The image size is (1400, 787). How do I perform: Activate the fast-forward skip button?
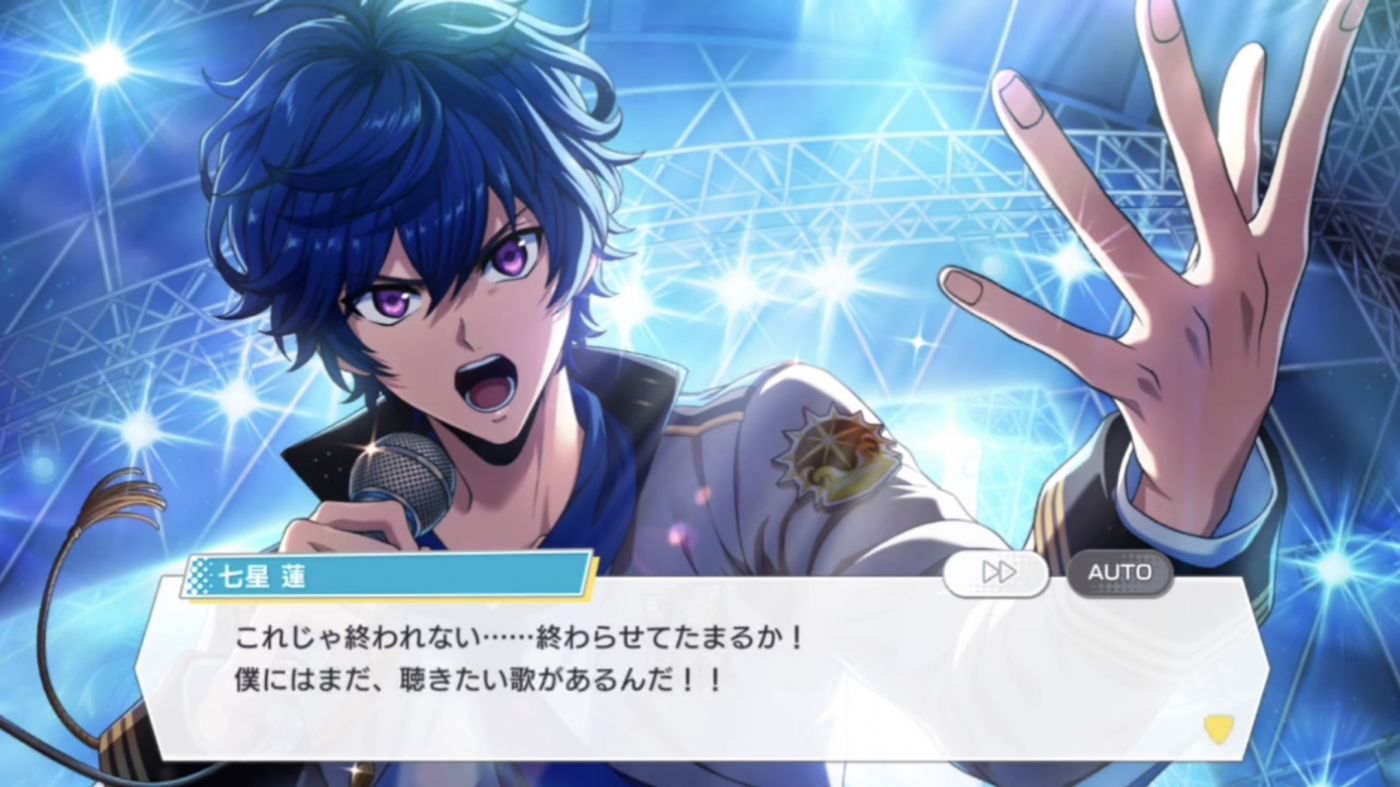(996, 573)
